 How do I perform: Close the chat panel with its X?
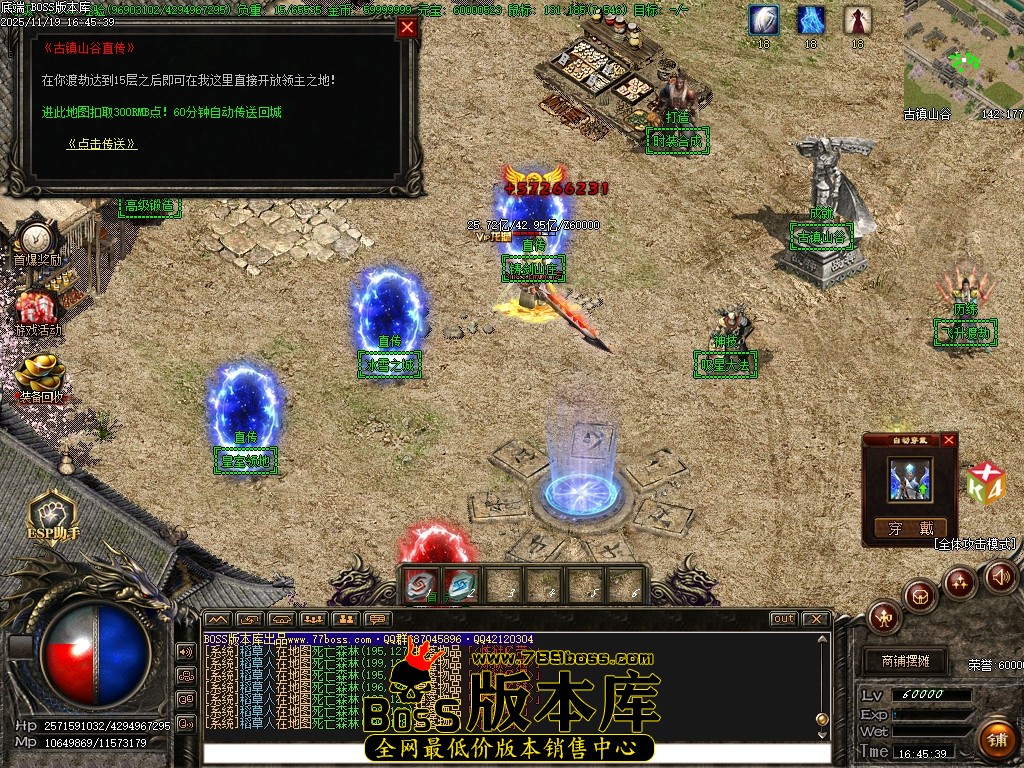tap(815, 619)
